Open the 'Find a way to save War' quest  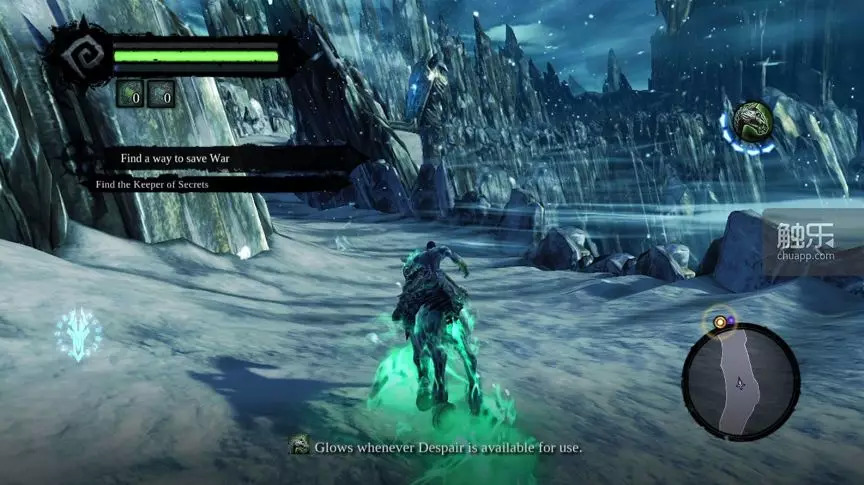182,158
